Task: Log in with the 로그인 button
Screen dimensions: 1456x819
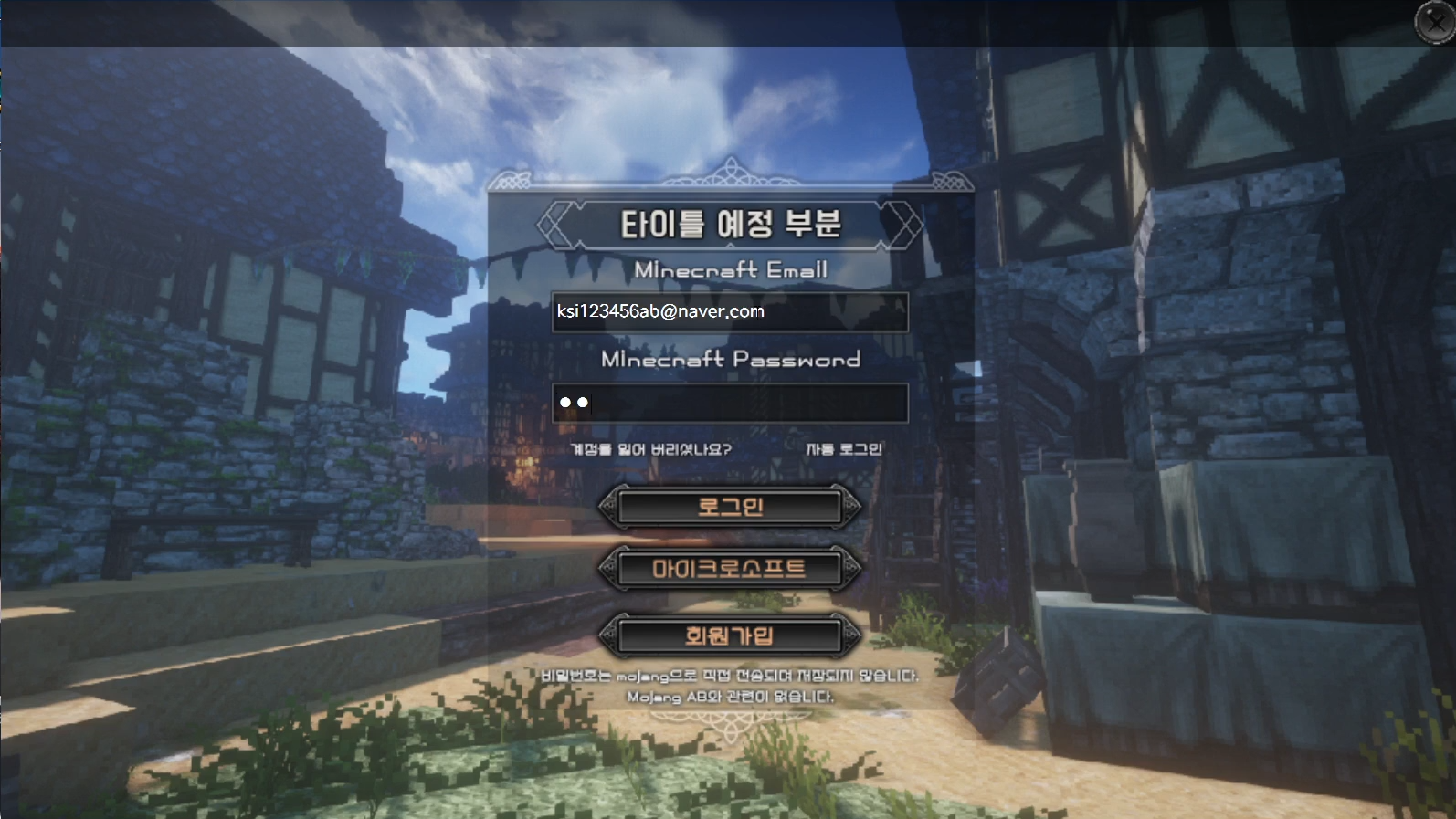Action: click(x=729, y=507)
